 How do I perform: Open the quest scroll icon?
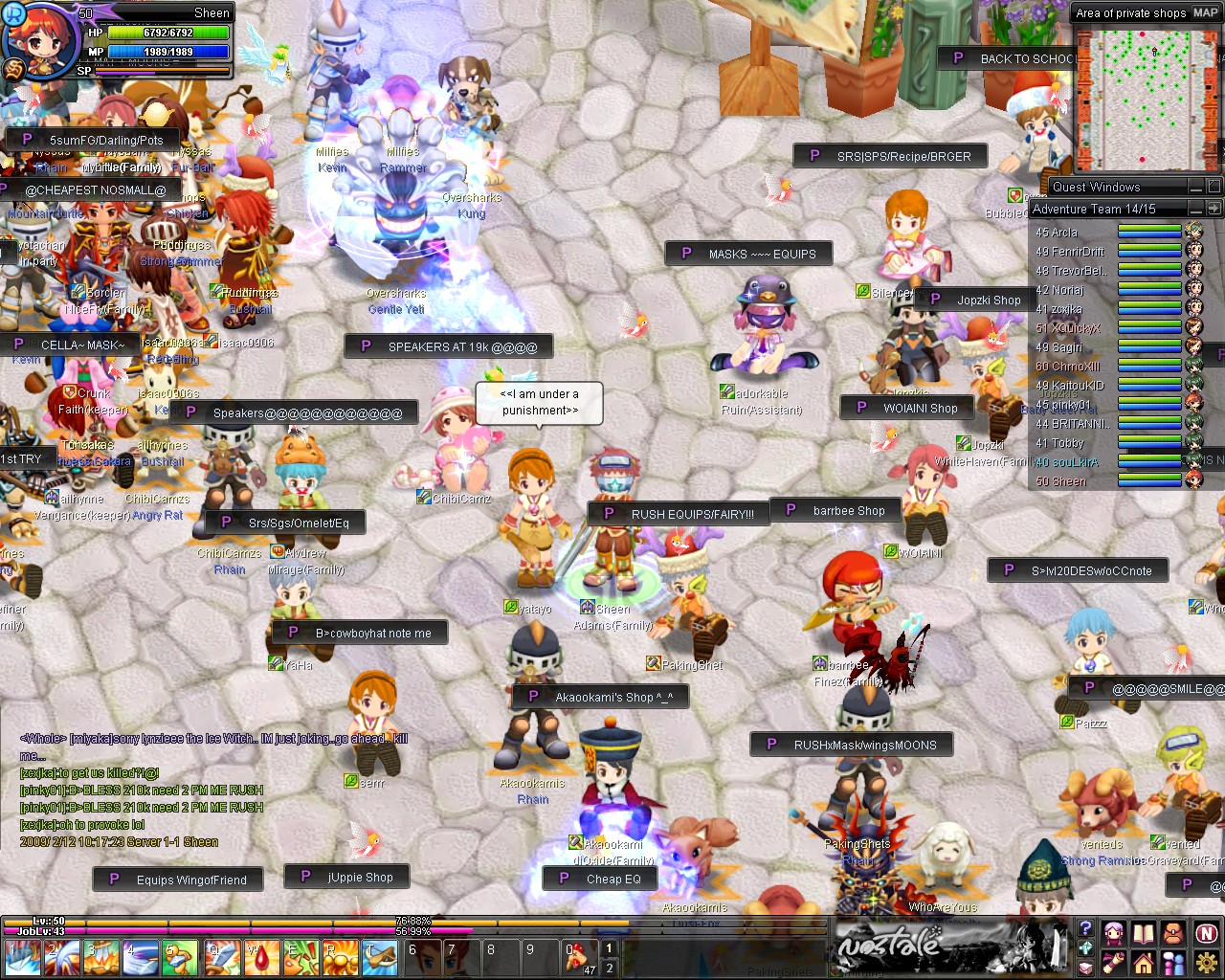click(x=1113, y=963)
